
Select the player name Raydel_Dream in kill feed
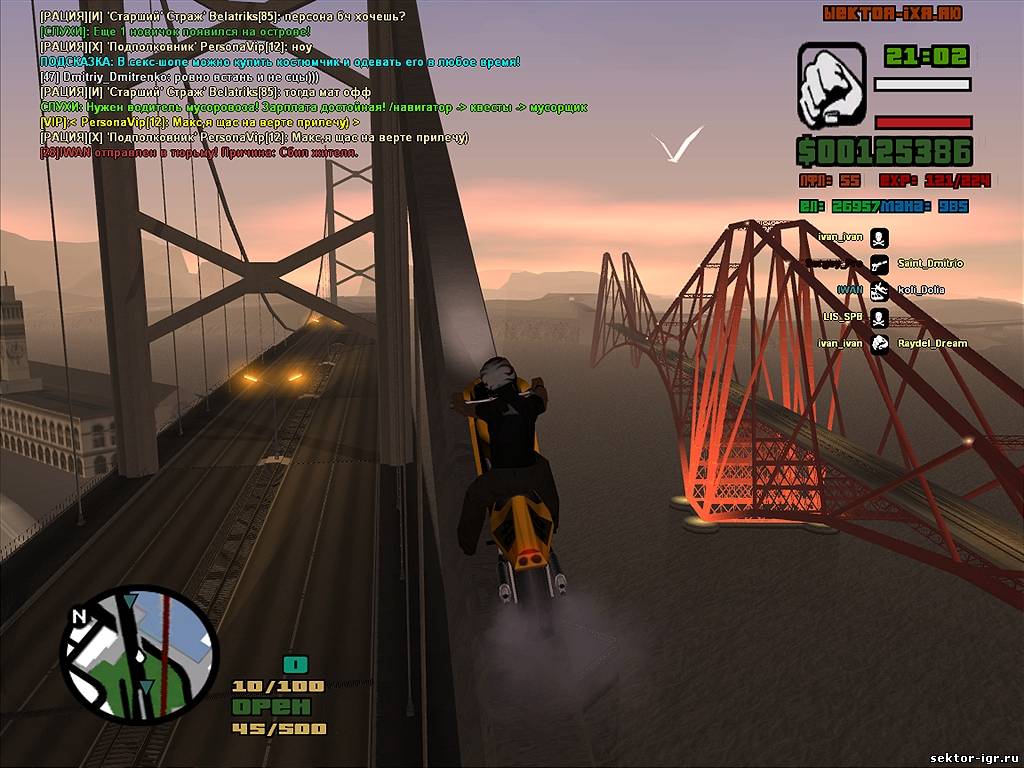[932, 344]
